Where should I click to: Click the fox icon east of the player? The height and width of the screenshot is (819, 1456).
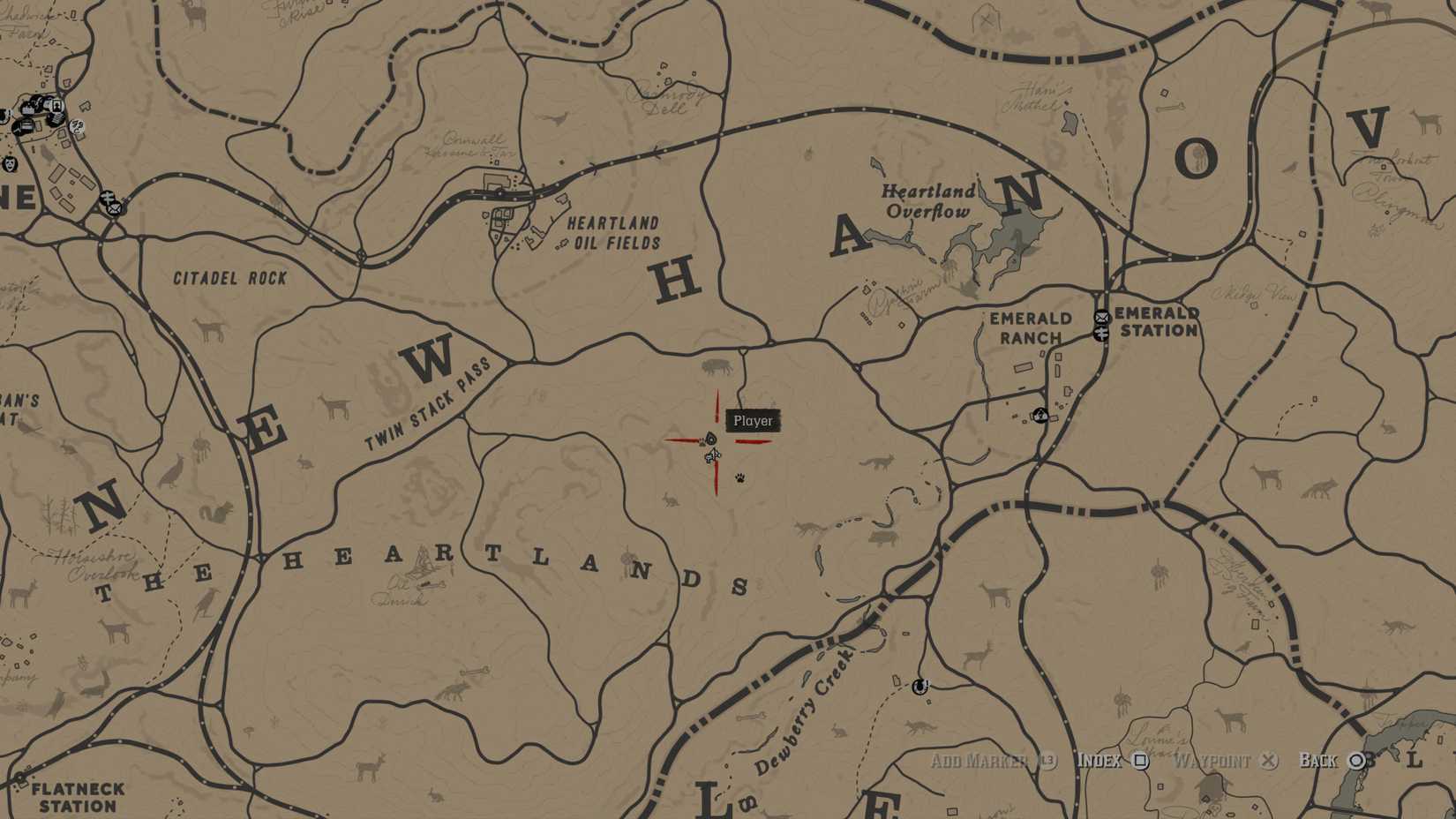coord(879,462)
